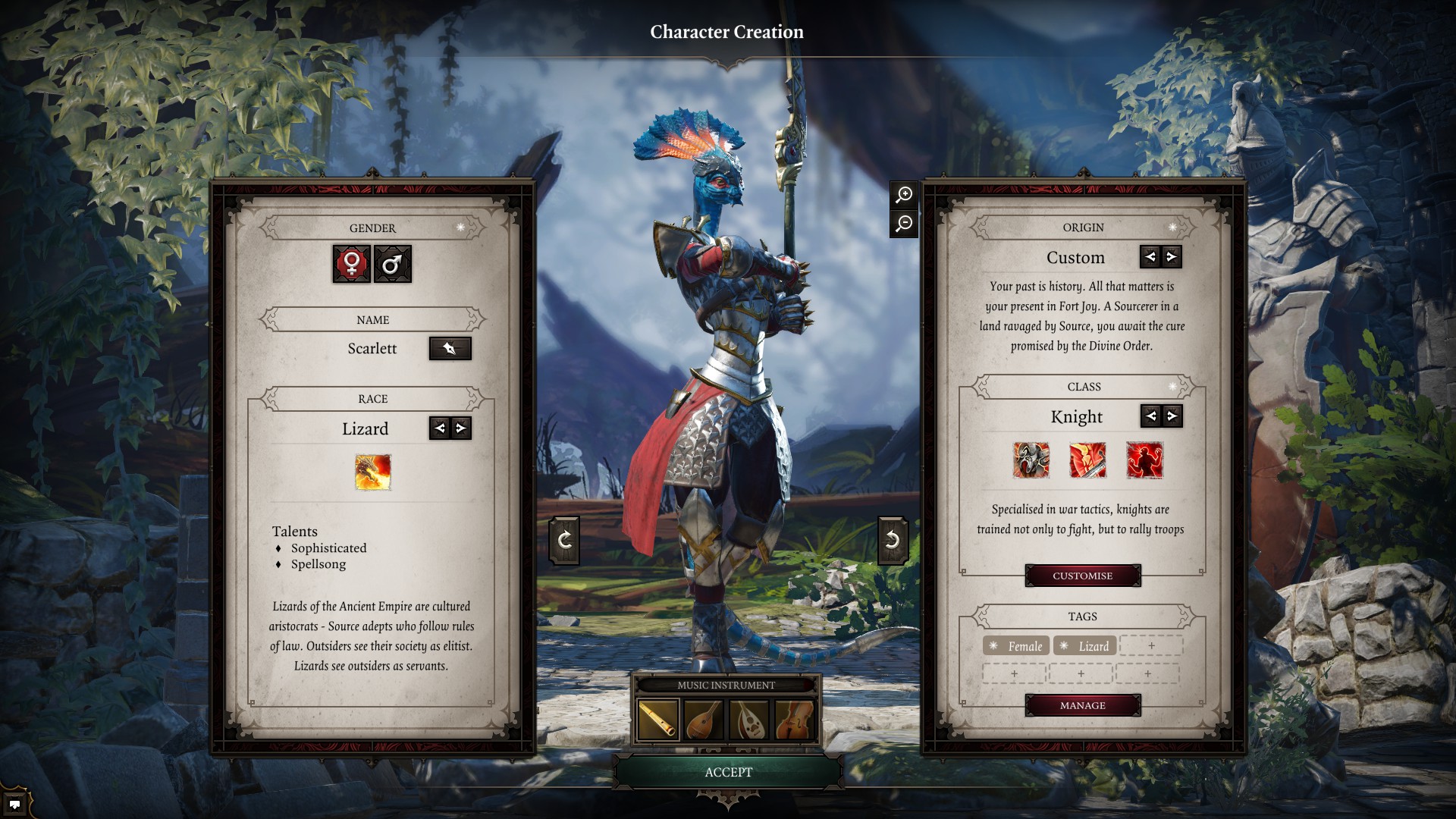Select the male gender icon
Viewport: 1456px width, 819px height.
tap(392, 264)
